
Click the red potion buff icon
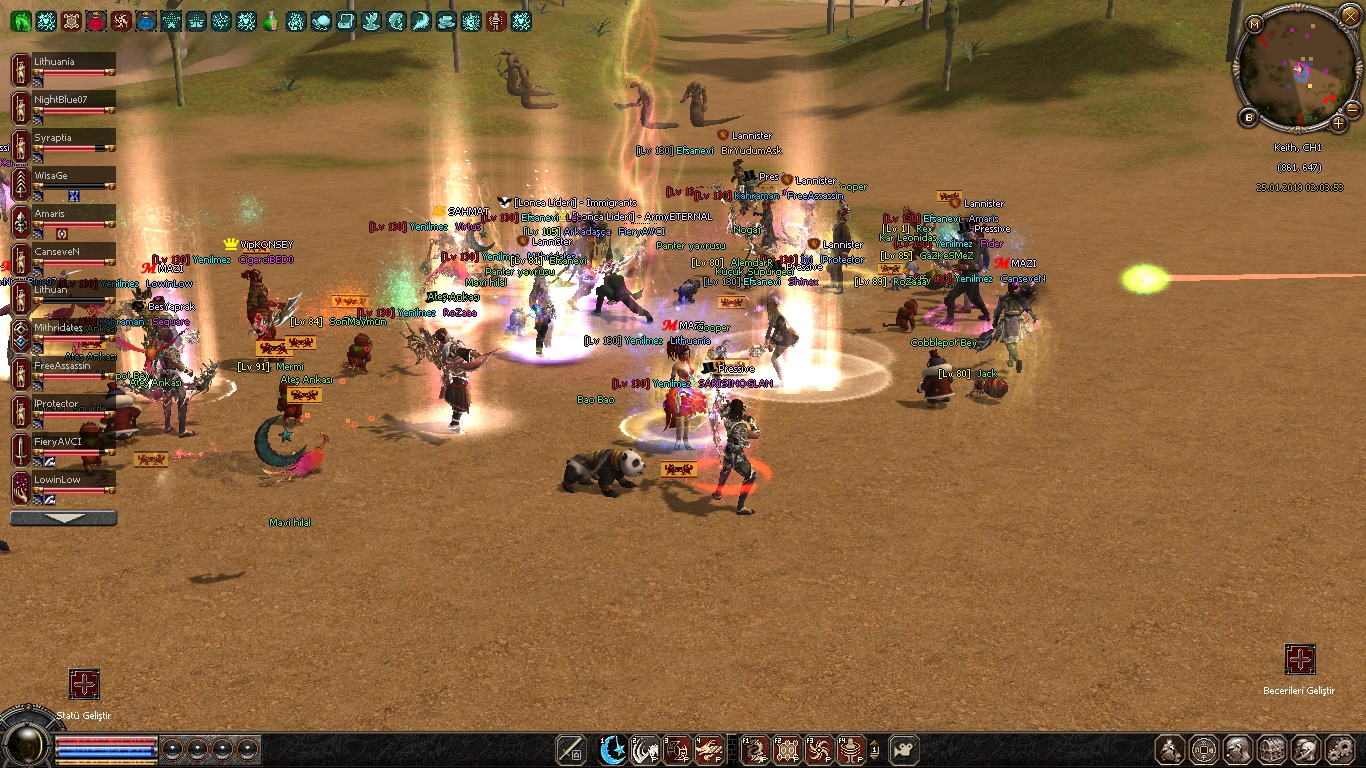tap(96, 21)
